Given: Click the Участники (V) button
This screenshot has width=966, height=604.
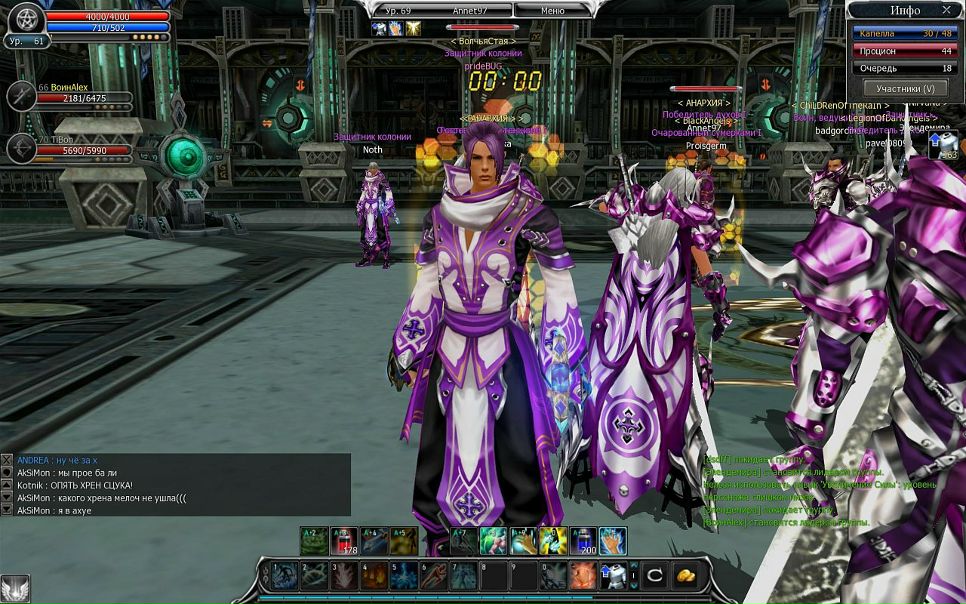Looking at the screenshot, I should pyautogui.click(x=905, y=88).
